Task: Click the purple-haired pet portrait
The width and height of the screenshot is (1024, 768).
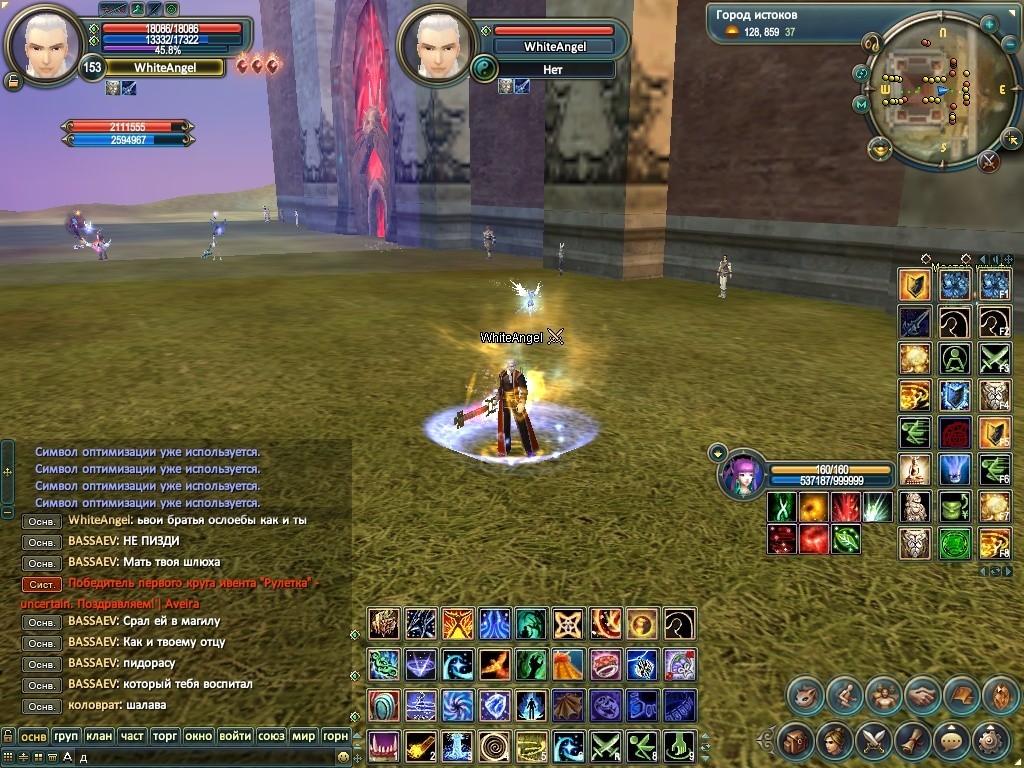Action: tap(741, 474)
